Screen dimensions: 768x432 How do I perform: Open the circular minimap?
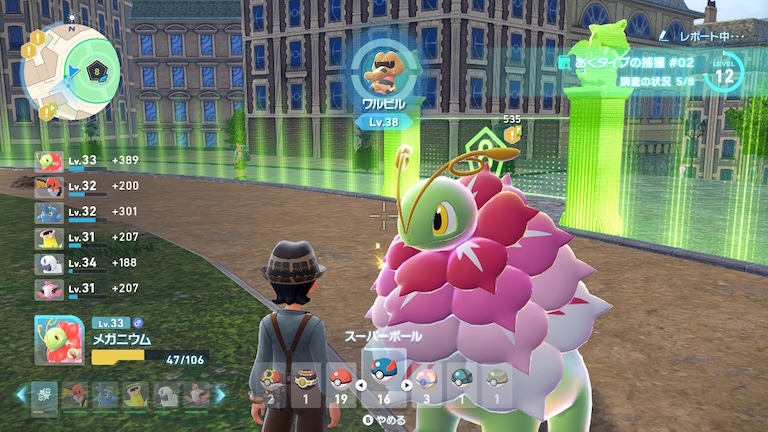tap(71, 72)
